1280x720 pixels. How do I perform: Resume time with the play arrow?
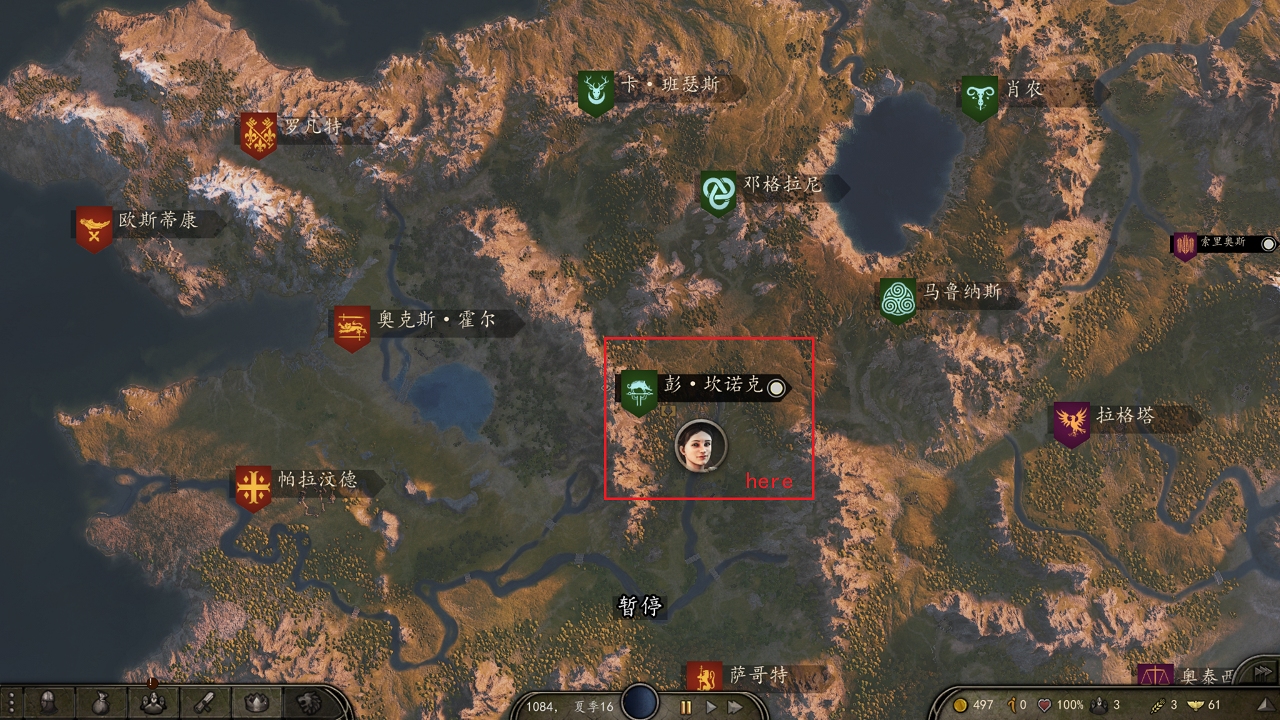coord(710,705)
